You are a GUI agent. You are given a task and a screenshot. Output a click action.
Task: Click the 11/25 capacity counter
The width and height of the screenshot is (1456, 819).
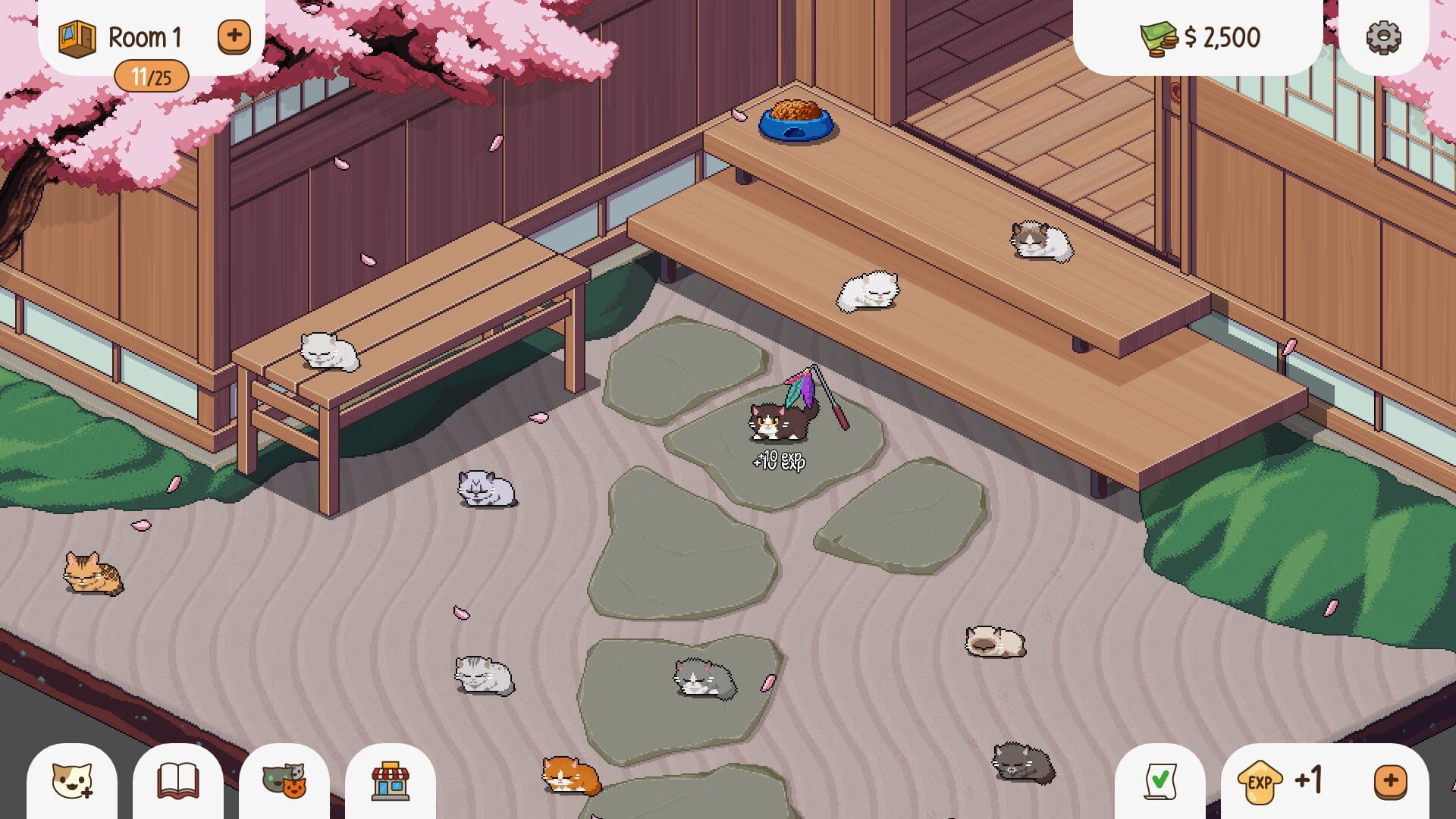tap(152, 75)
